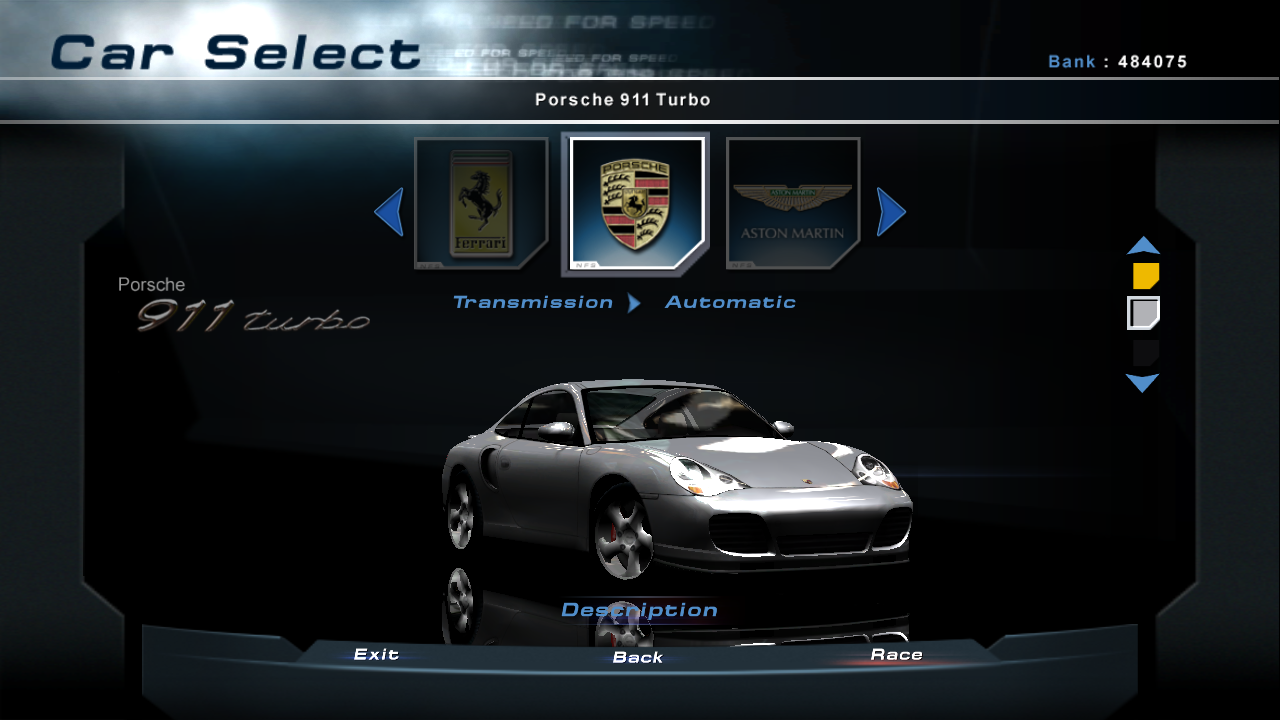Image resolution: width=1280 pixels, height=720 pixels.
Task: Click the up arrow above color swatches
Action: pos(1143,245)
